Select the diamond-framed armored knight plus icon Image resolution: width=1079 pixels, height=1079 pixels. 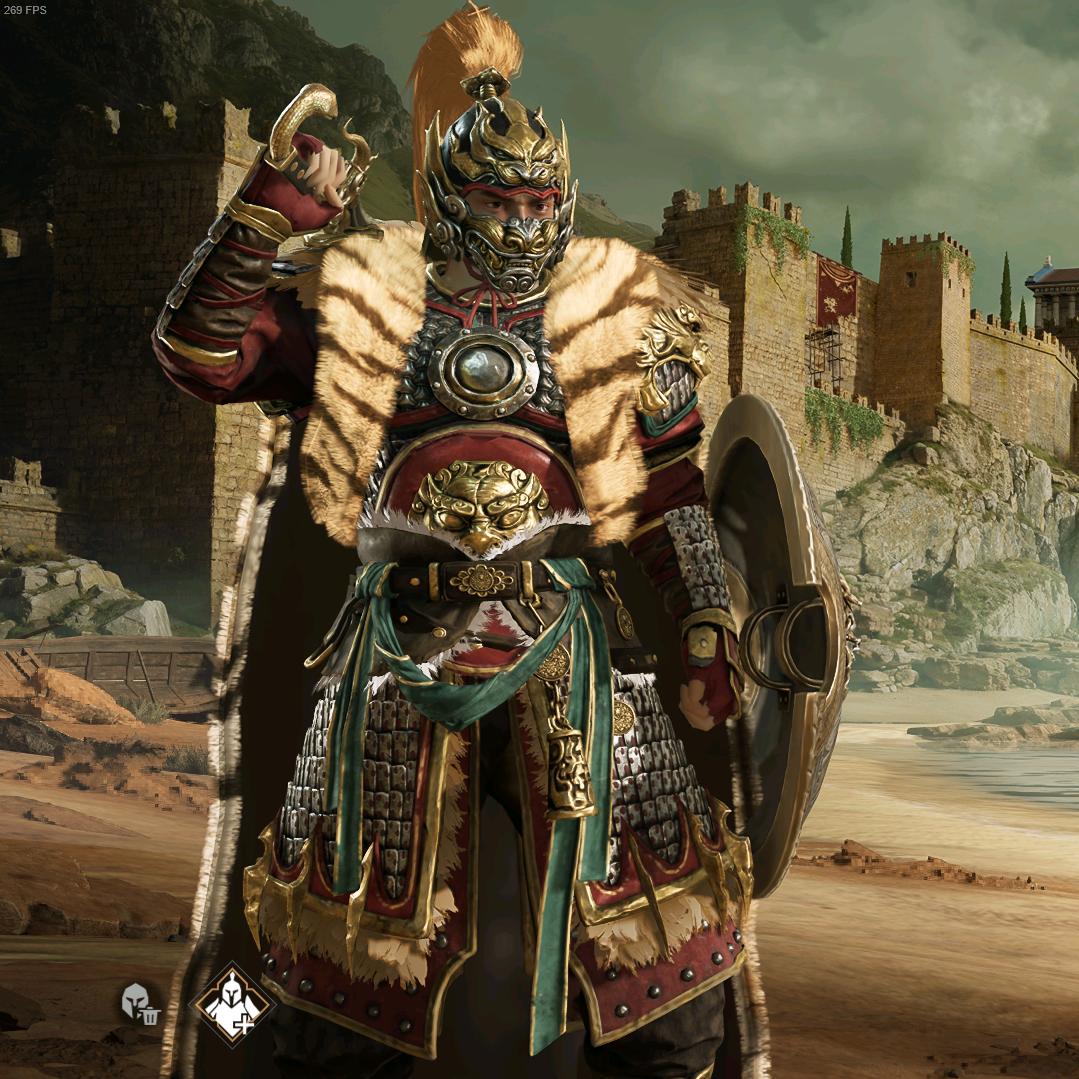[232, 1004]
